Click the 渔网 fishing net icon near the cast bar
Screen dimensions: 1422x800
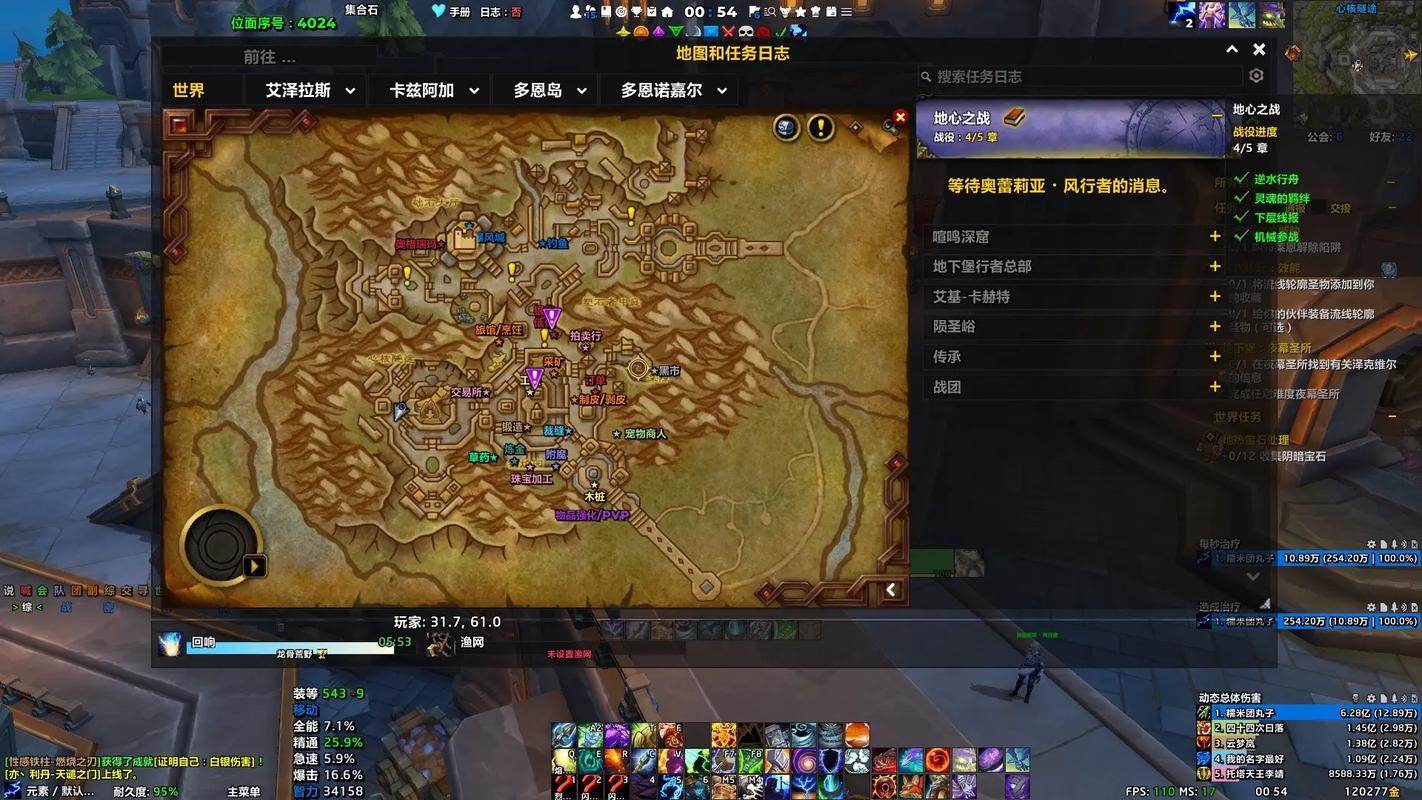440,644
